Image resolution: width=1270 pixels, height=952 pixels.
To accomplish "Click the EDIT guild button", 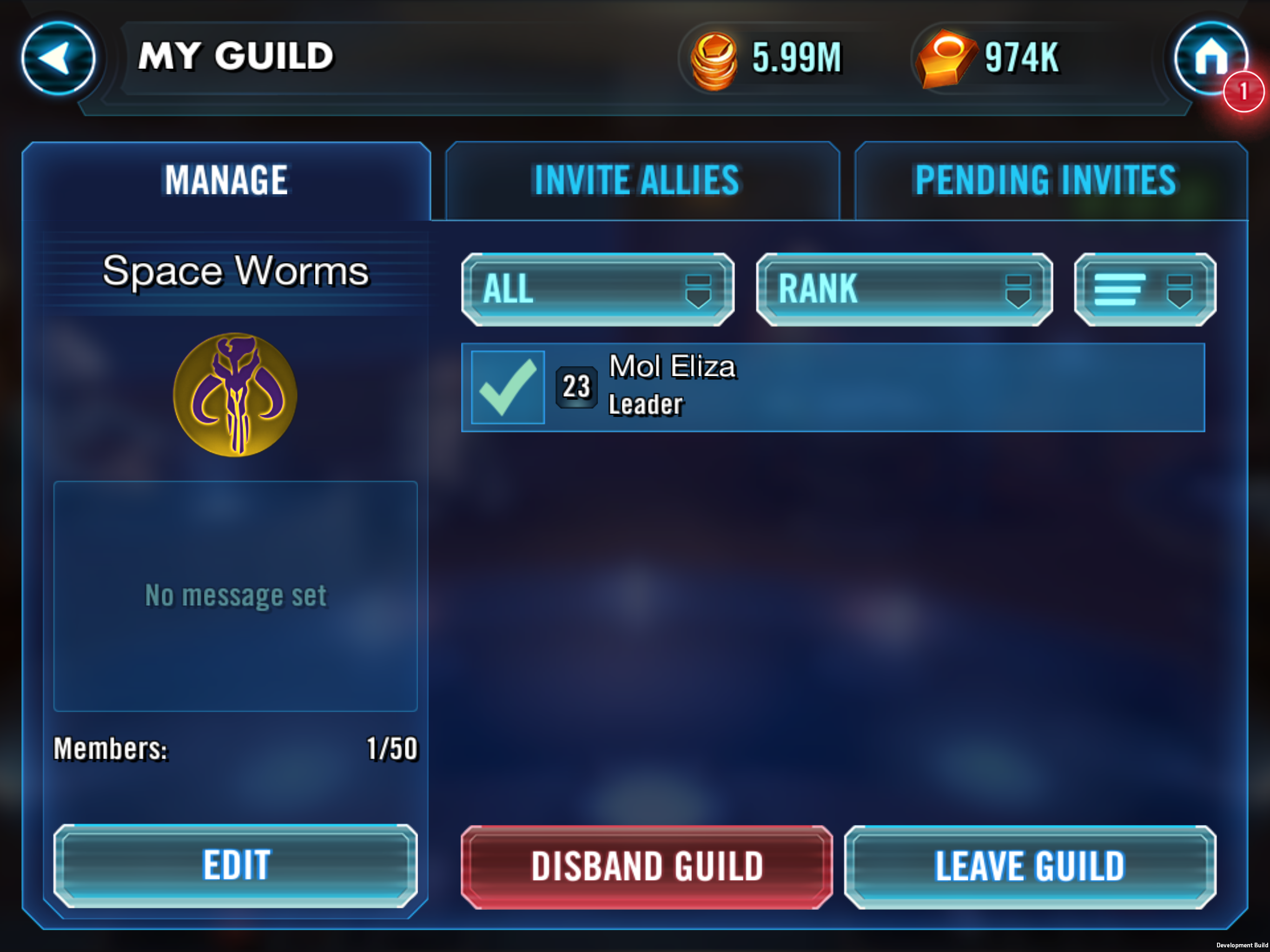I will (235, 865).
